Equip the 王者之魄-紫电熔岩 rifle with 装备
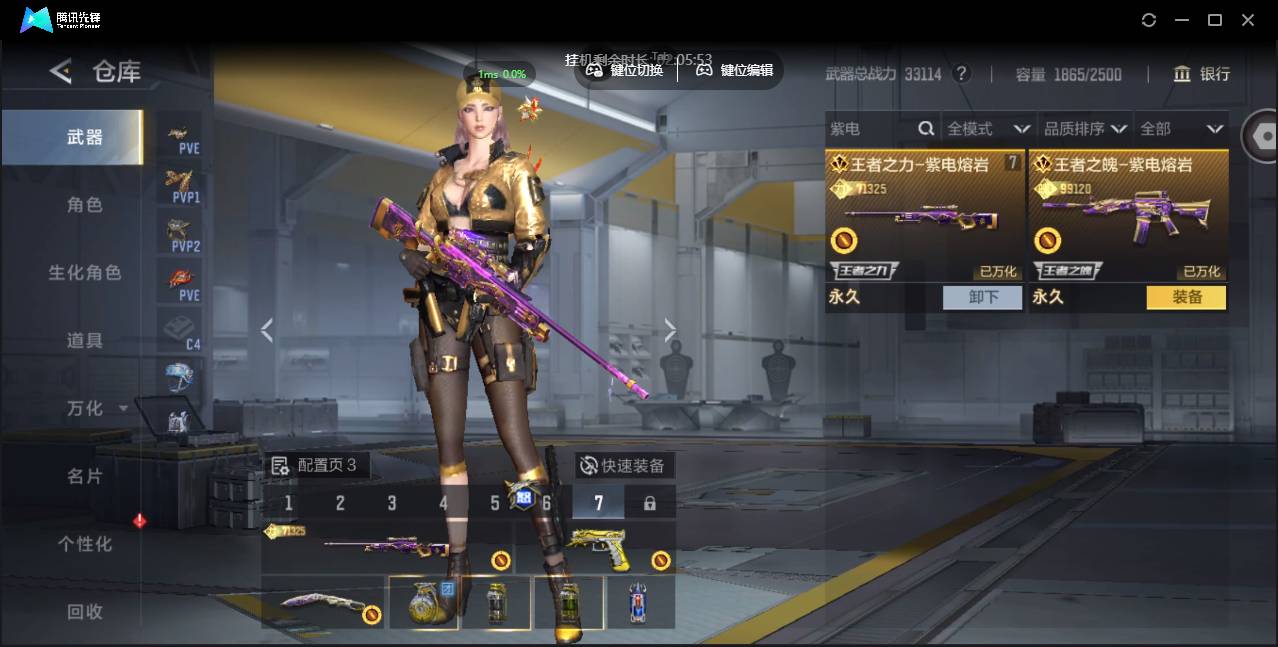1278x647 pixels. pyautogui.click(x=1186, y=297)
